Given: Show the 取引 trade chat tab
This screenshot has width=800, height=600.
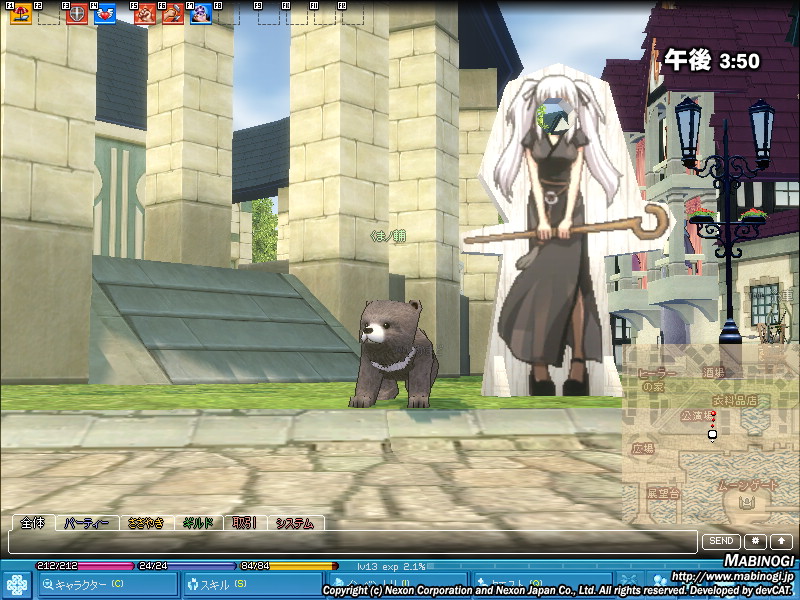Looking at the screenshot, I should (x=244, y=523).
